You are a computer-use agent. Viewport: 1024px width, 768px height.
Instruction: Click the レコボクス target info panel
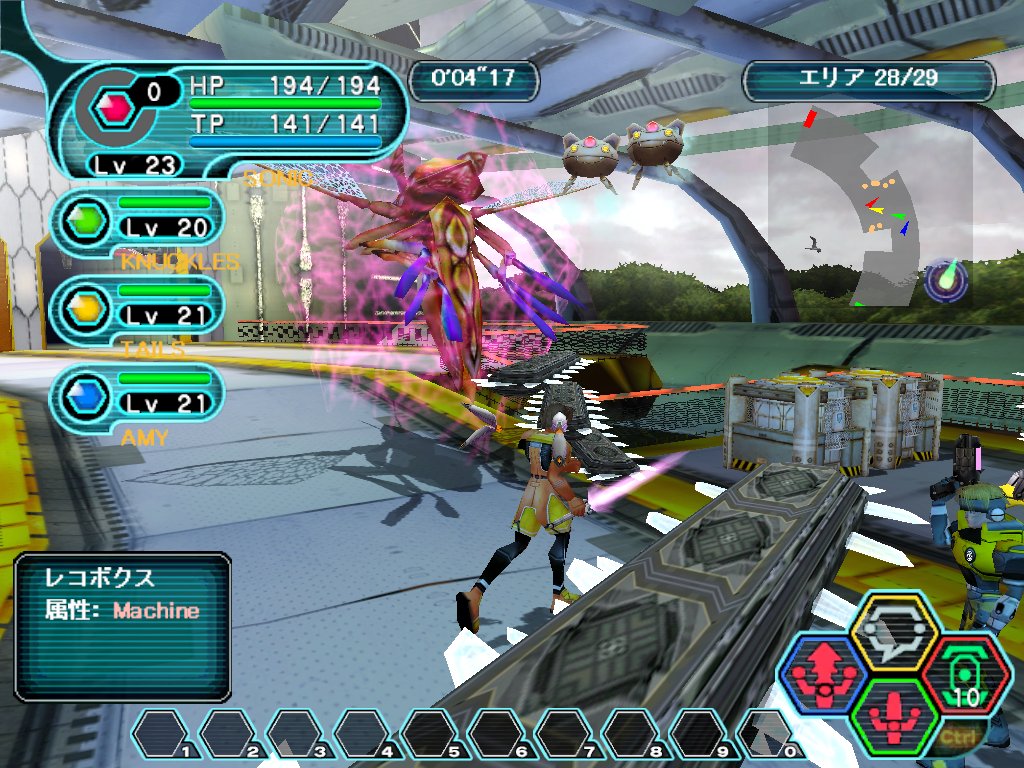click(x=123, y=627)
